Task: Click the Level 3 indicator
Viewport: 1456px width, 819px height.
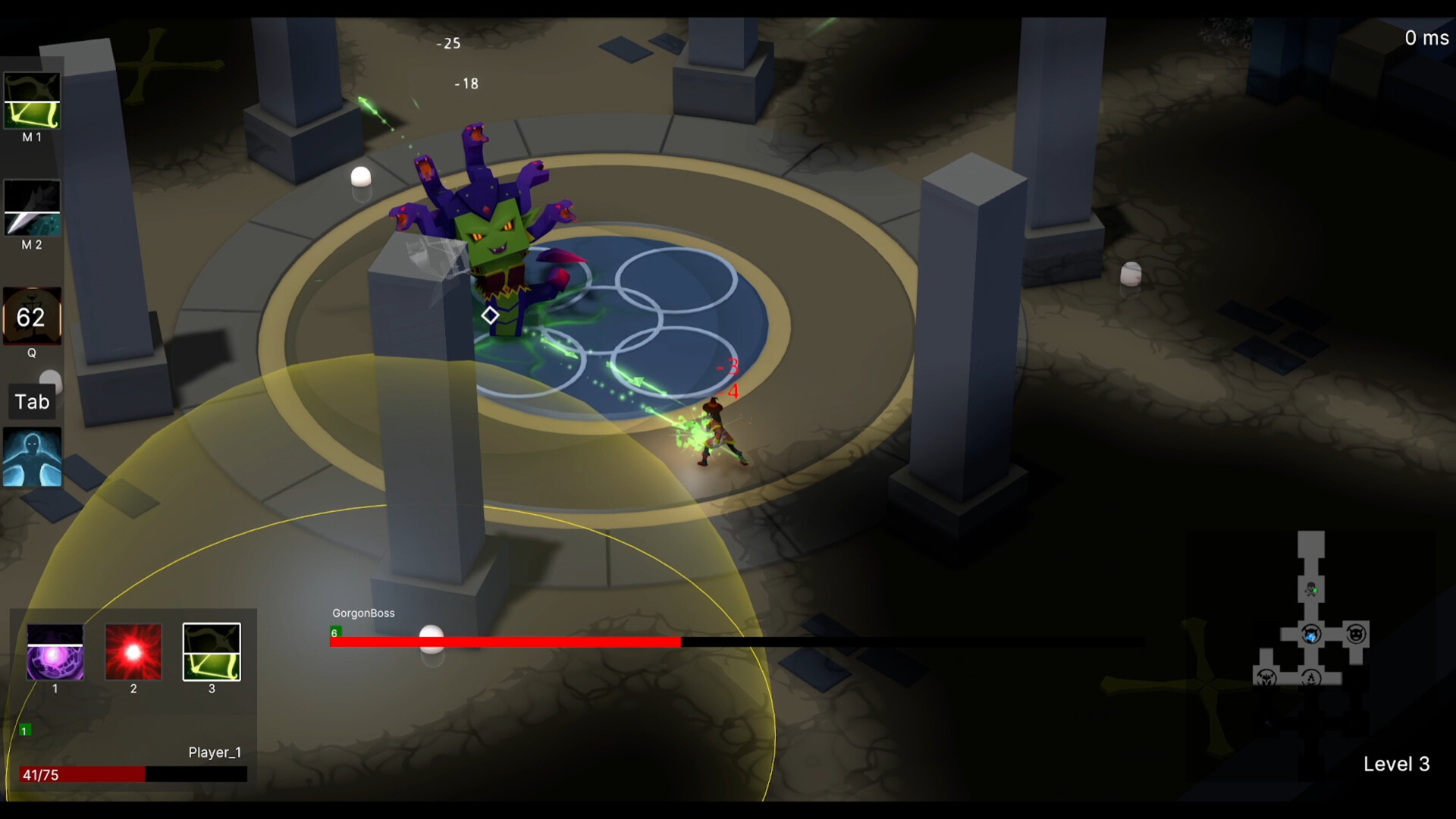Action: click(x=1397, y=764)
